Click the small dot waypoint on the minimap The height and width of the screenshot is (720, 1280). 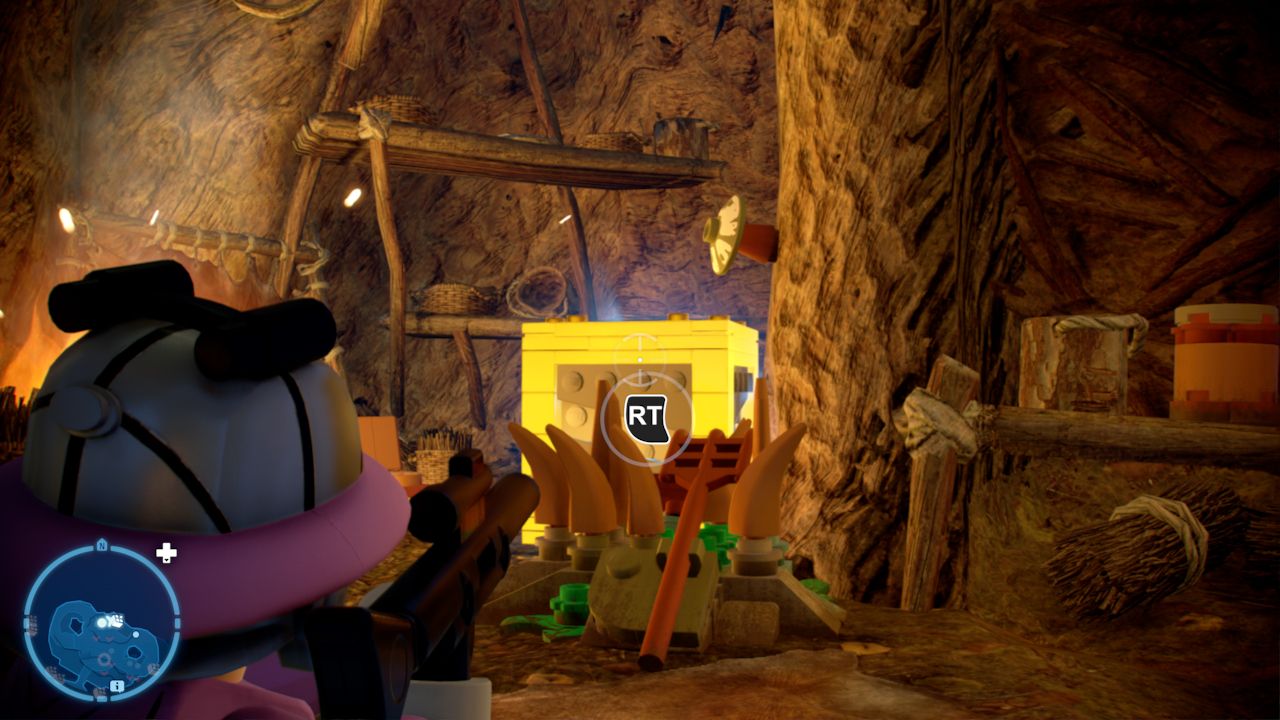coord(136,632)
